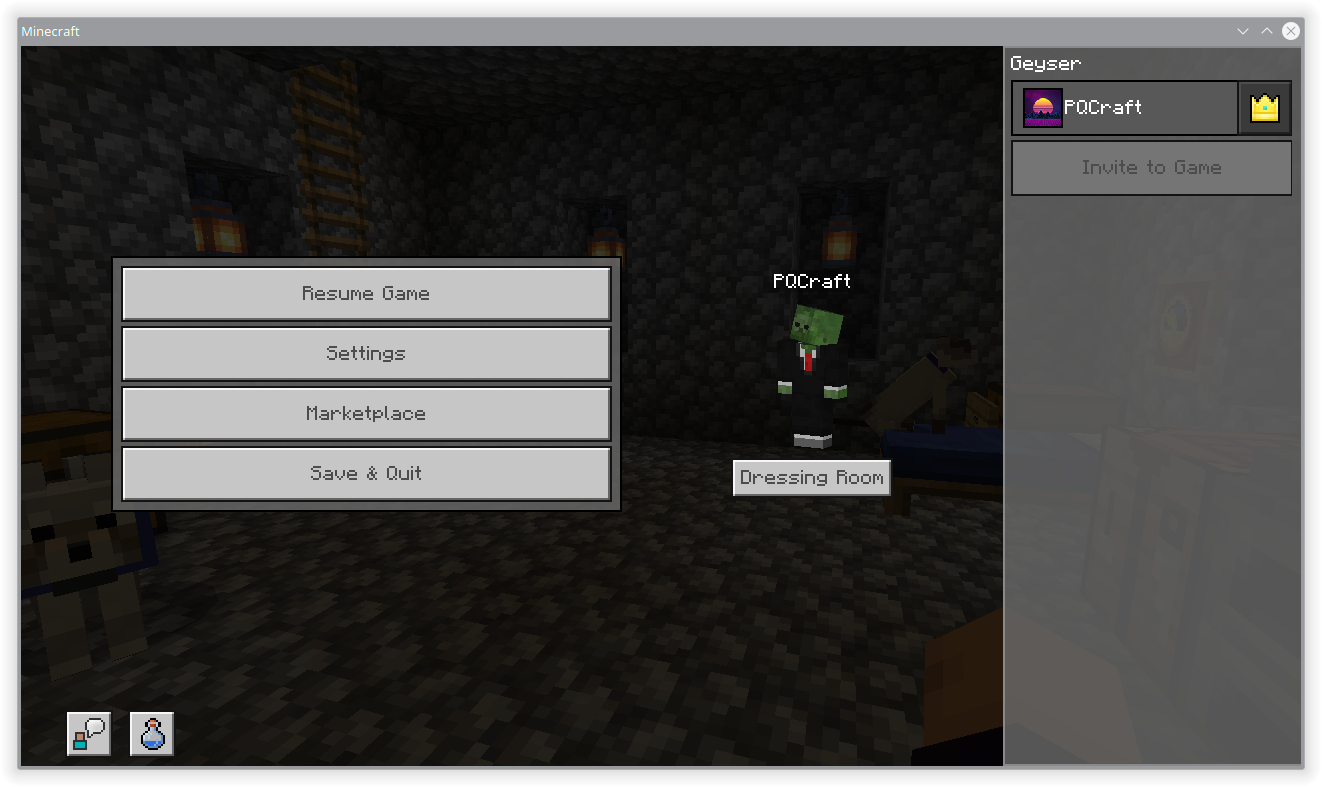This screenshot has width=1322, height=787.
Task: Click the sunset avatar icon for PQCraft
Action: pos(1042,107)
